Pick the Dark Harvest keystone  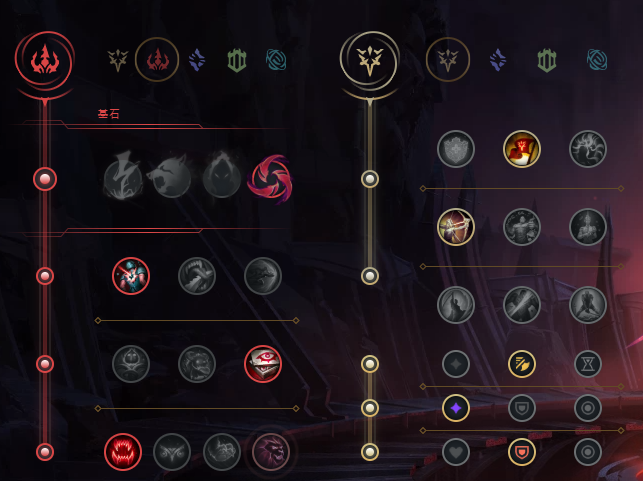[x=222, y=178]
